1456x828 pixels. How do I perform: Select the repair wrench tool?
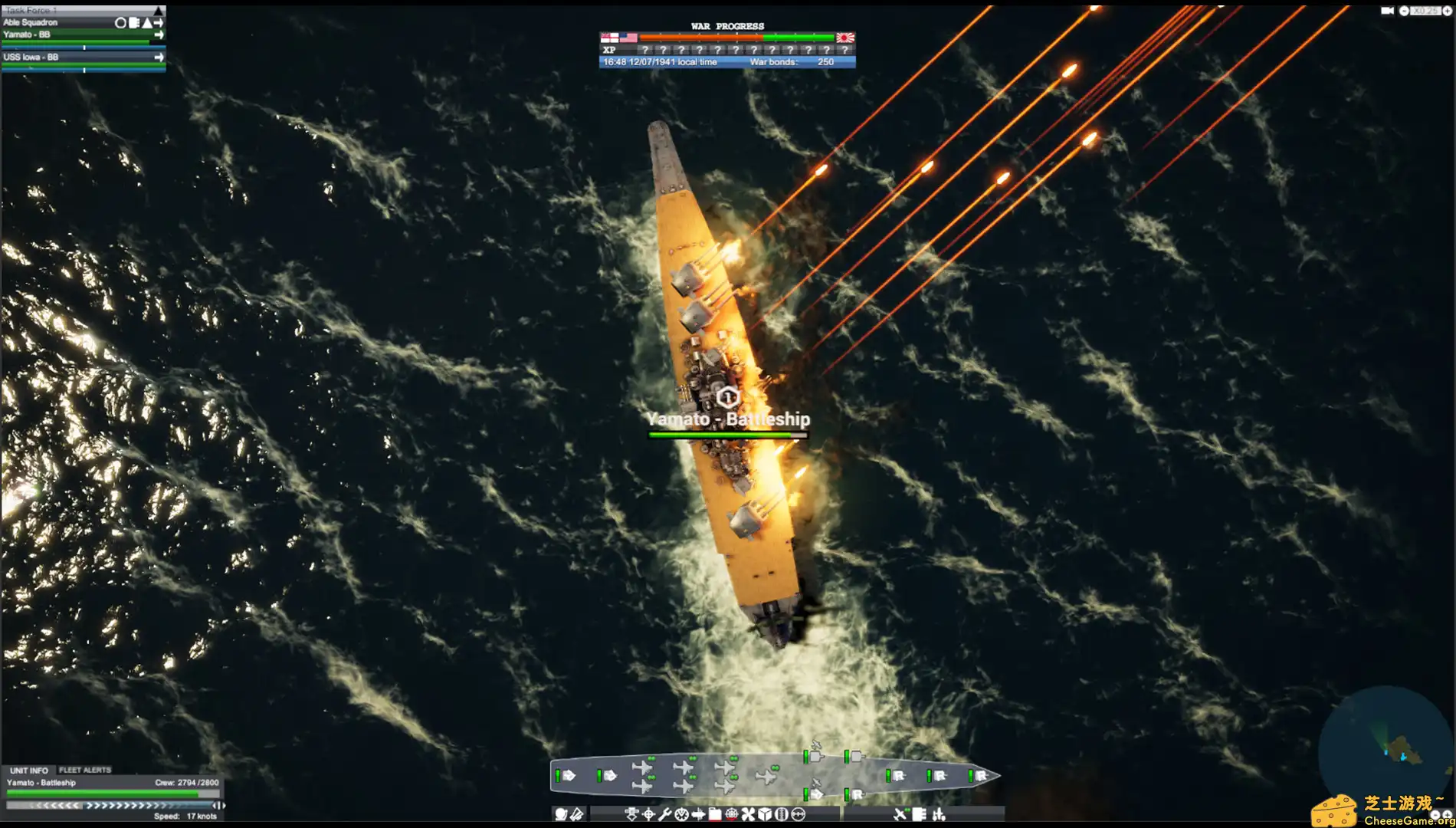665,813
